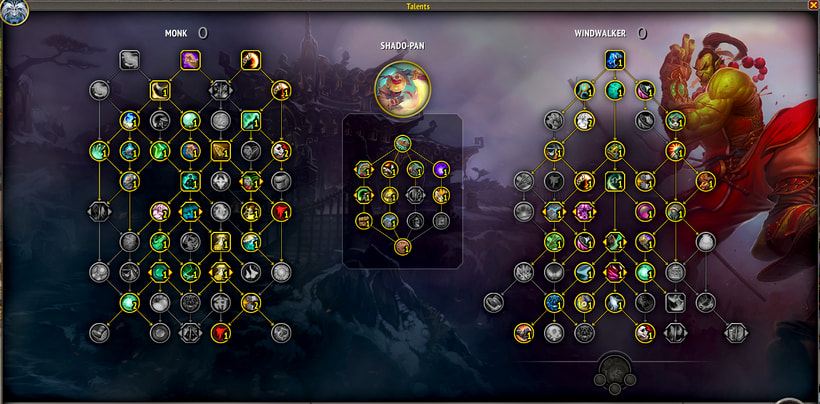The image size is (820, 404).
Task: Select the purple orb talent in Shado-Pan tree
Action: pos(441,169)
